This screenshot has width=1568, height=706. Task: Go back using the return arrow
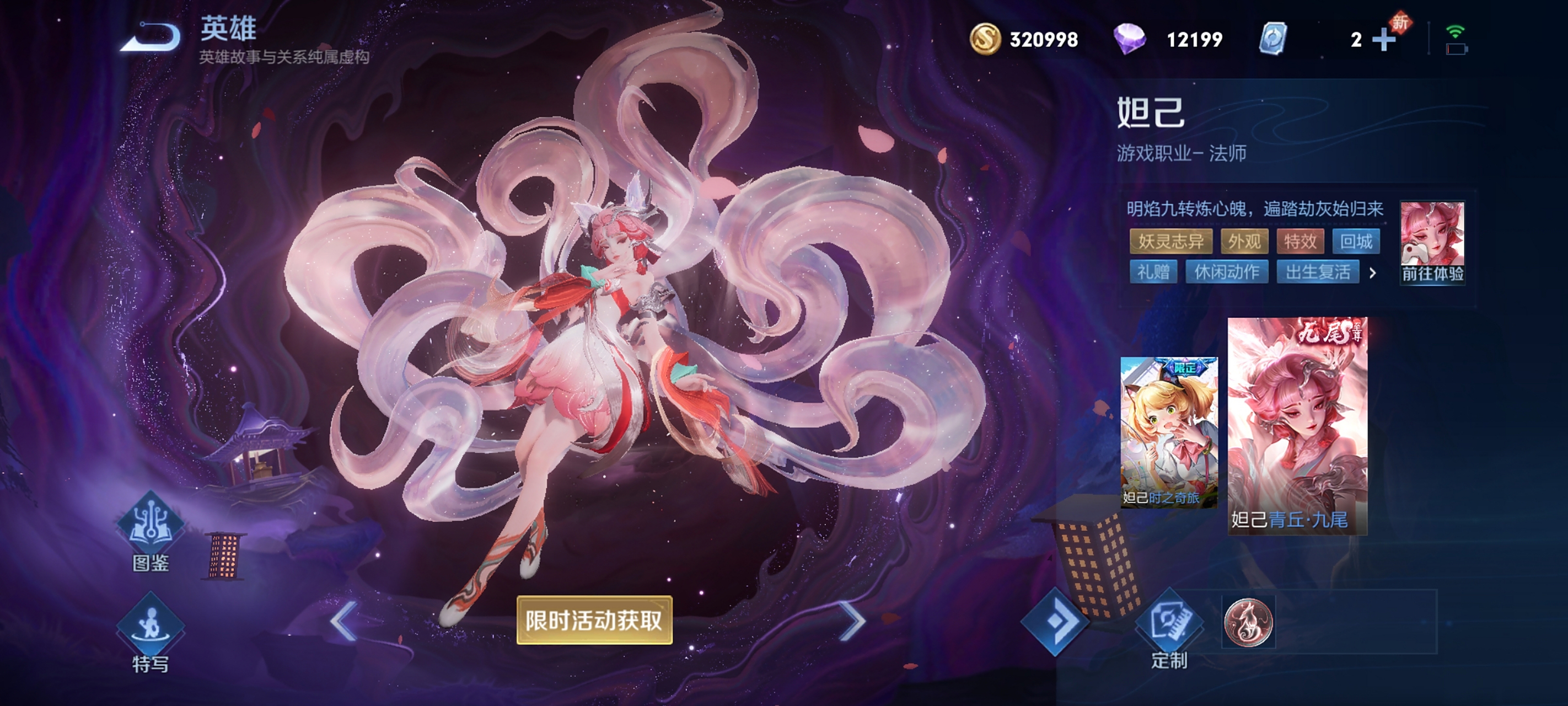click(x=151, y=38)
